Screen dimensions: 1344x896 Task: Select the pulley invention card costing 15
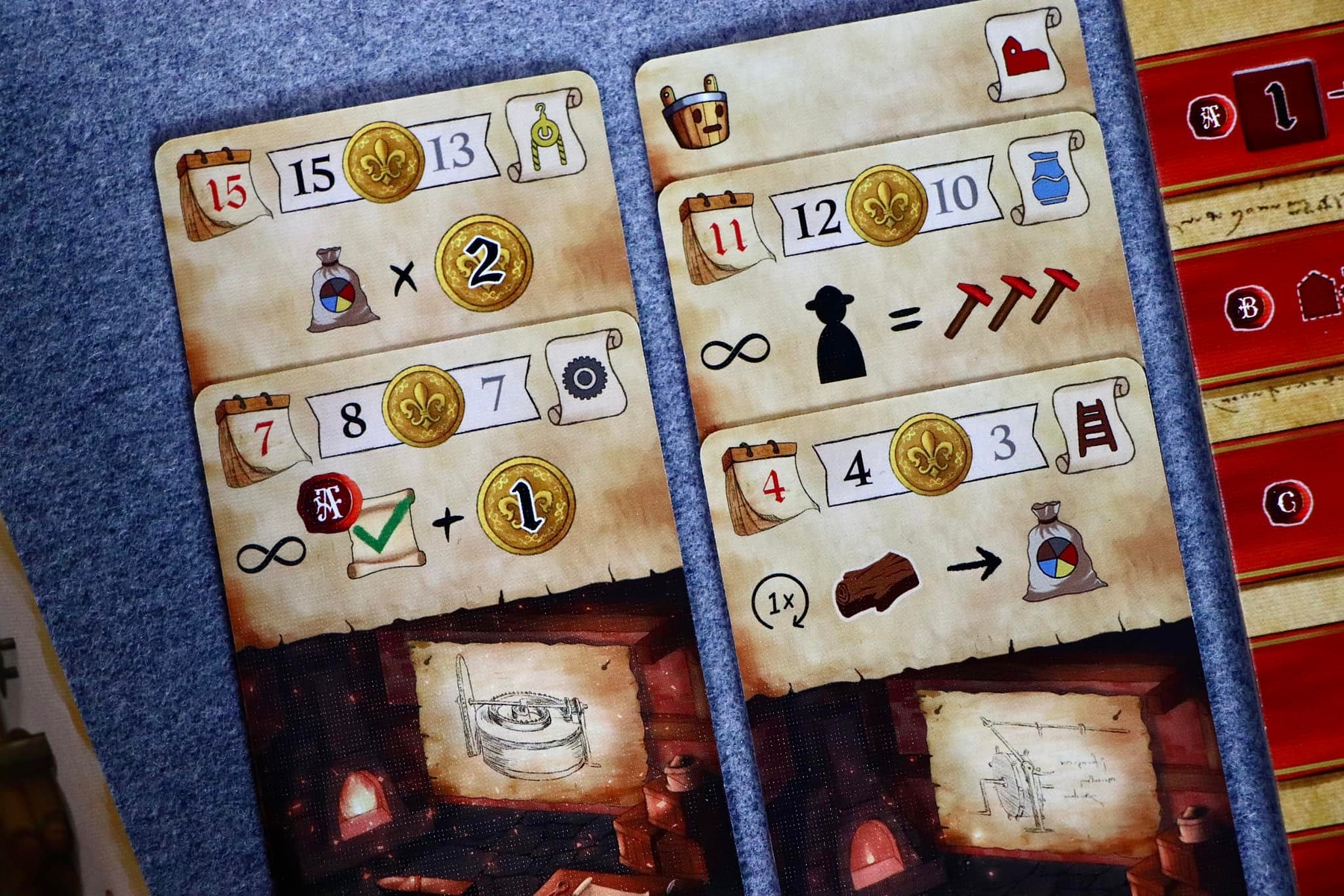point(388,224)
